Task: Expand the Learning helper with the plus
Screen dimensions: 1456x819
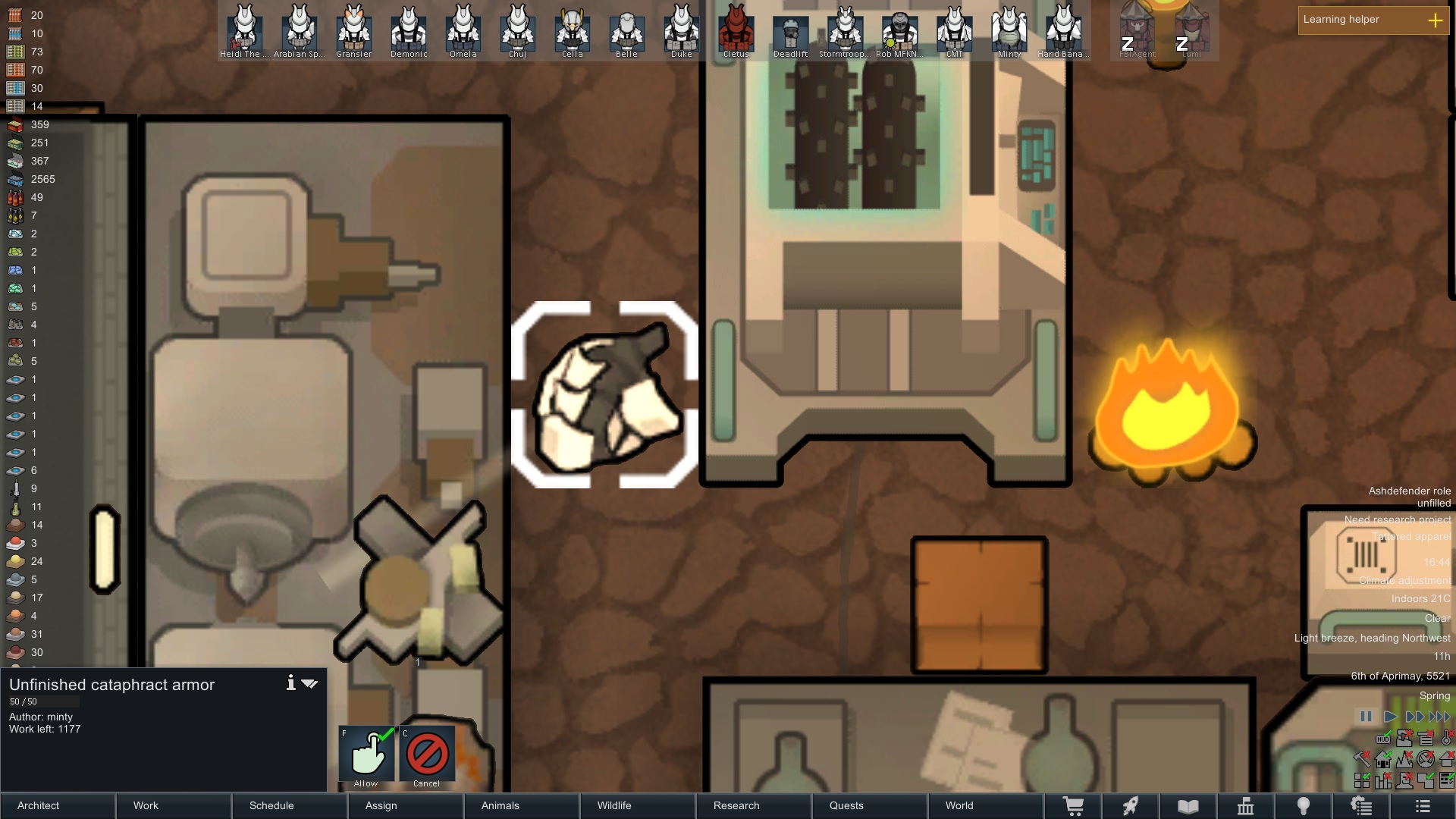Action: [1435, 20]
